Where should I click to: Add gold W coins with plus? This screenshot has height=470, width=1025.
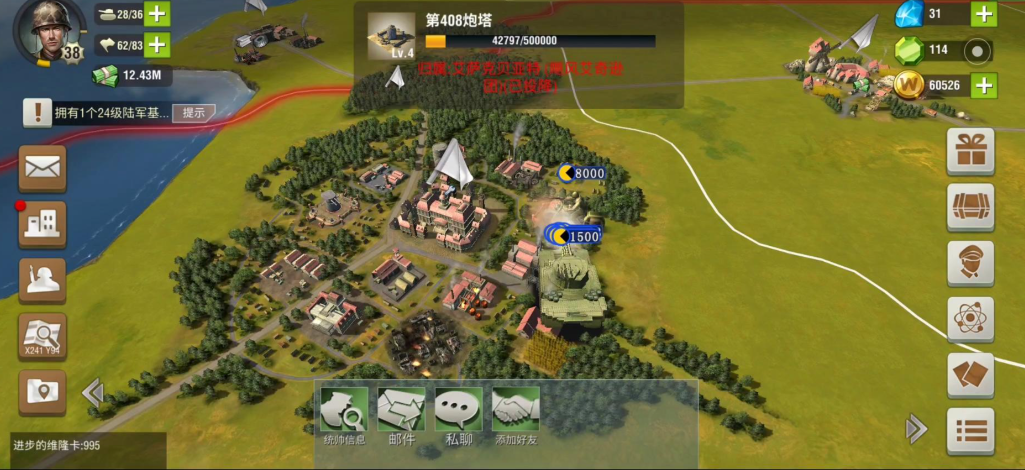click(x=984, y=86)
